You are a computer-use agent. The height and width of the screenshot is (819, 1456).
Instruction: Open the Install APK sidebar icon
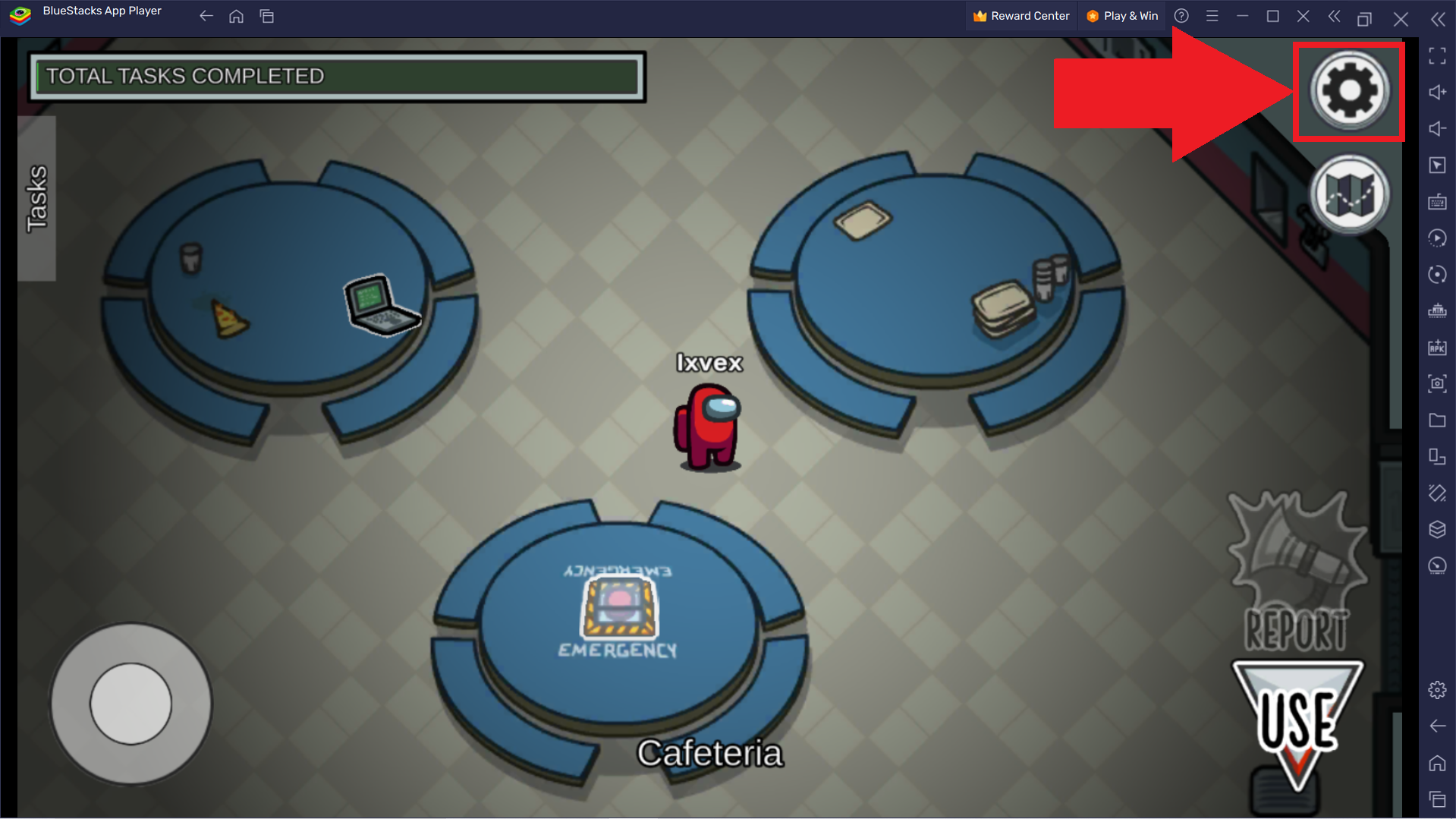[1436, 348]
